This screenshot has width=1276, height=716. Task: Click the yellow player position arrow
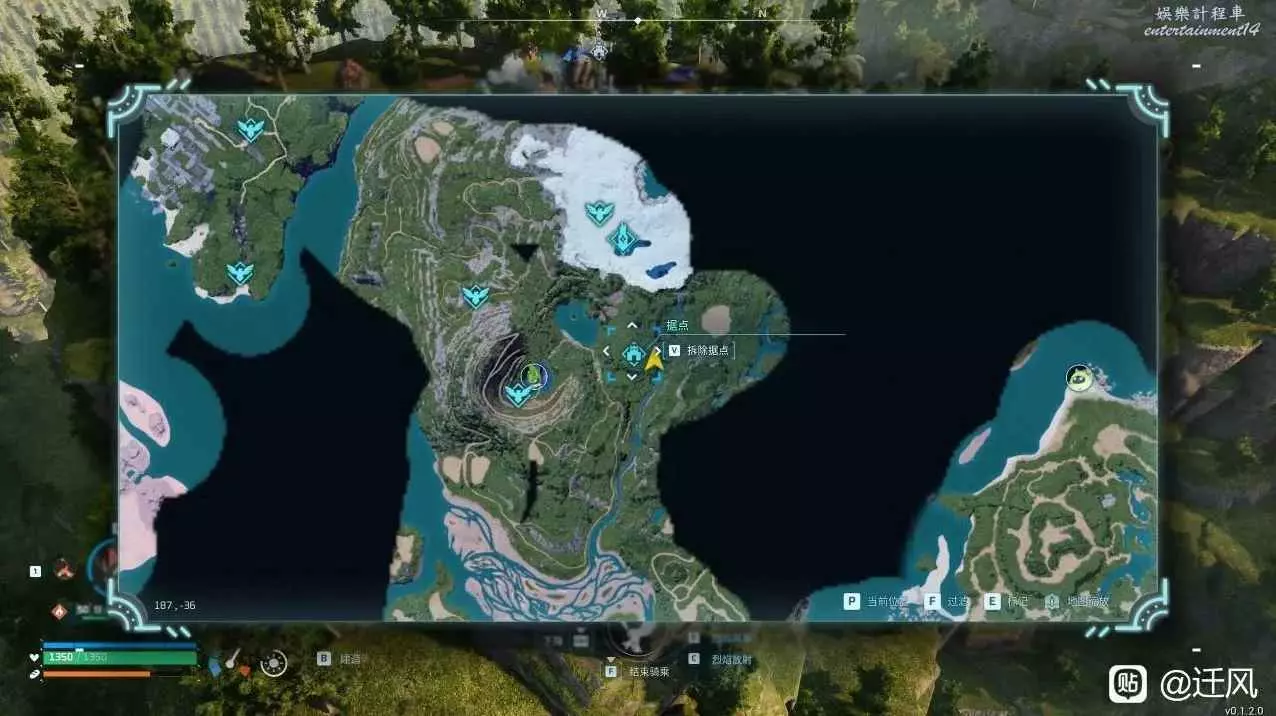coord(654,360)
